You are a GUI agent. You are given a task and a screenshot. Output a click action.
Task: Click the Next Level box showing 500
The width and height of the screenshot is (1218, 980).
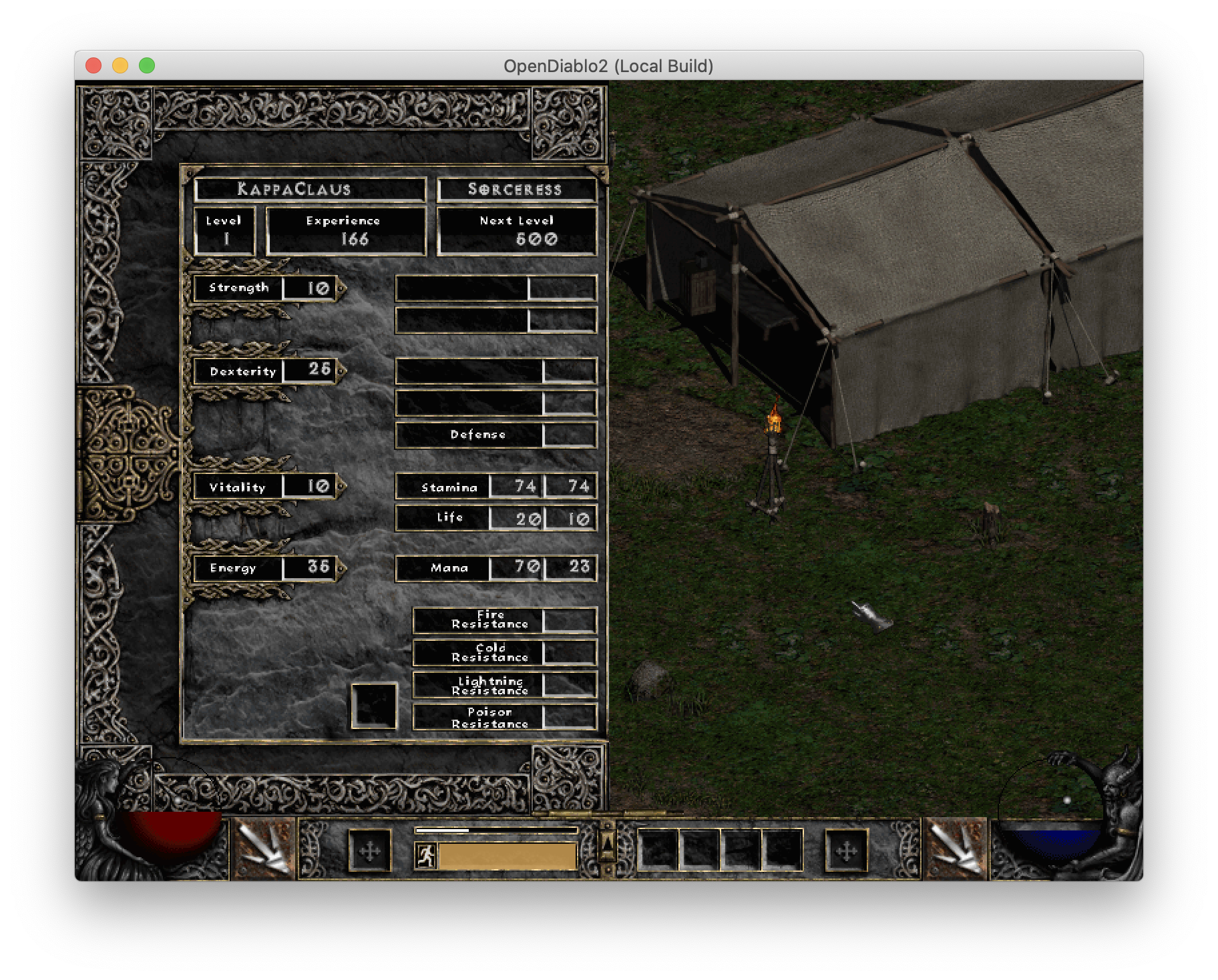point(516,230)
